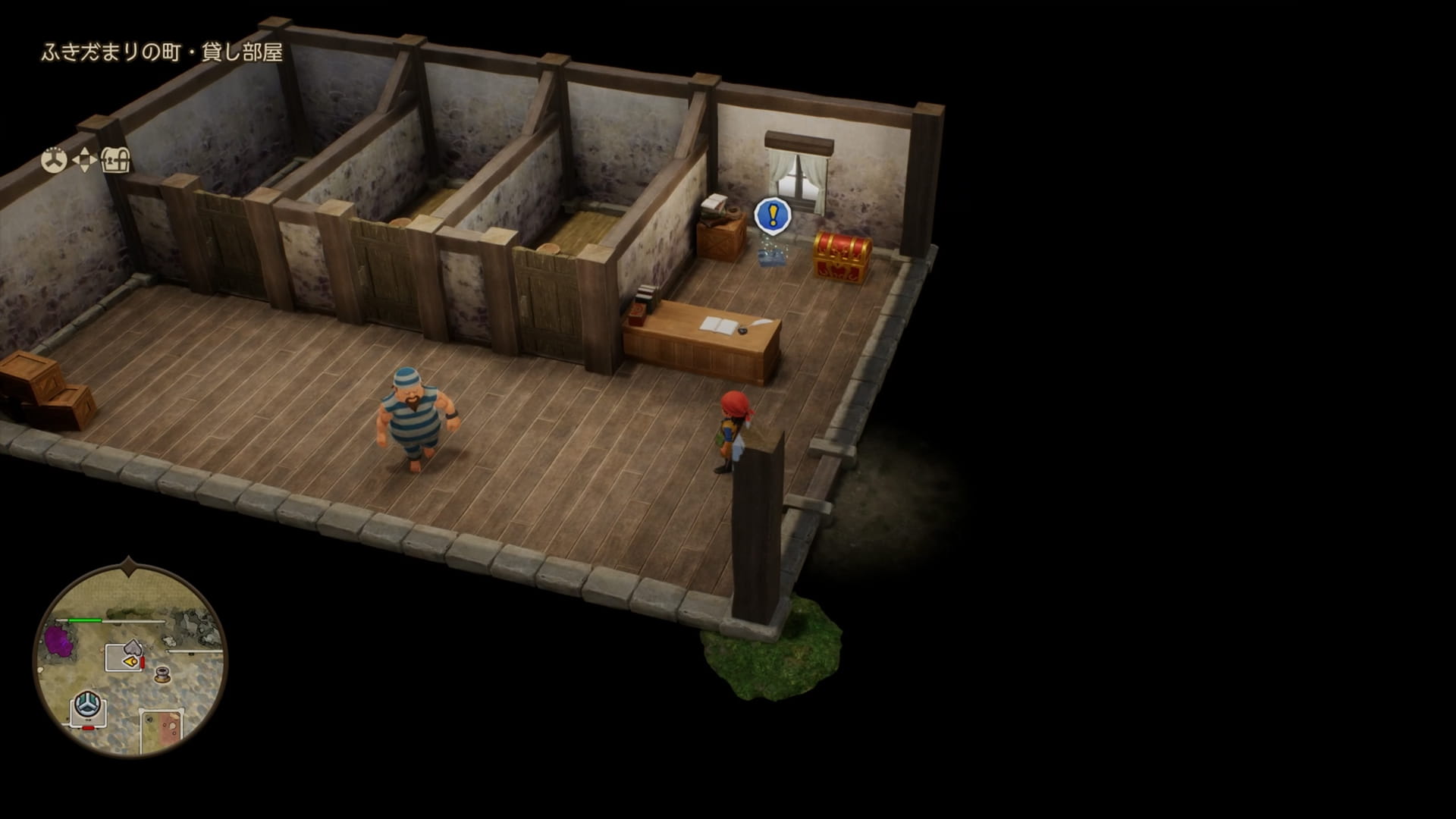Open the circular minimap

pos(130,660)
